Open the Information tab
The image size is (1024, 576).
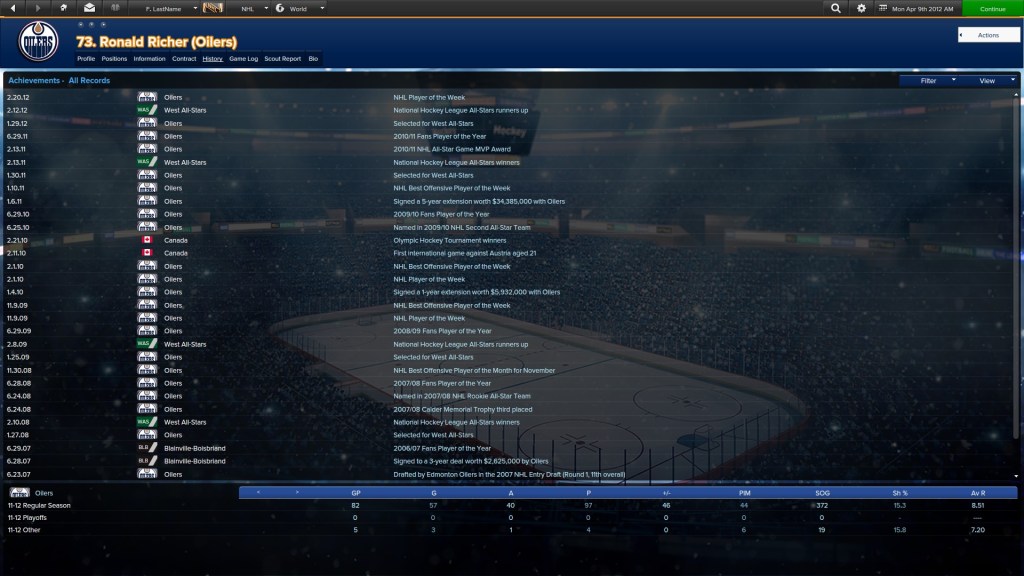pyautogui.click(x=149, y=59)
